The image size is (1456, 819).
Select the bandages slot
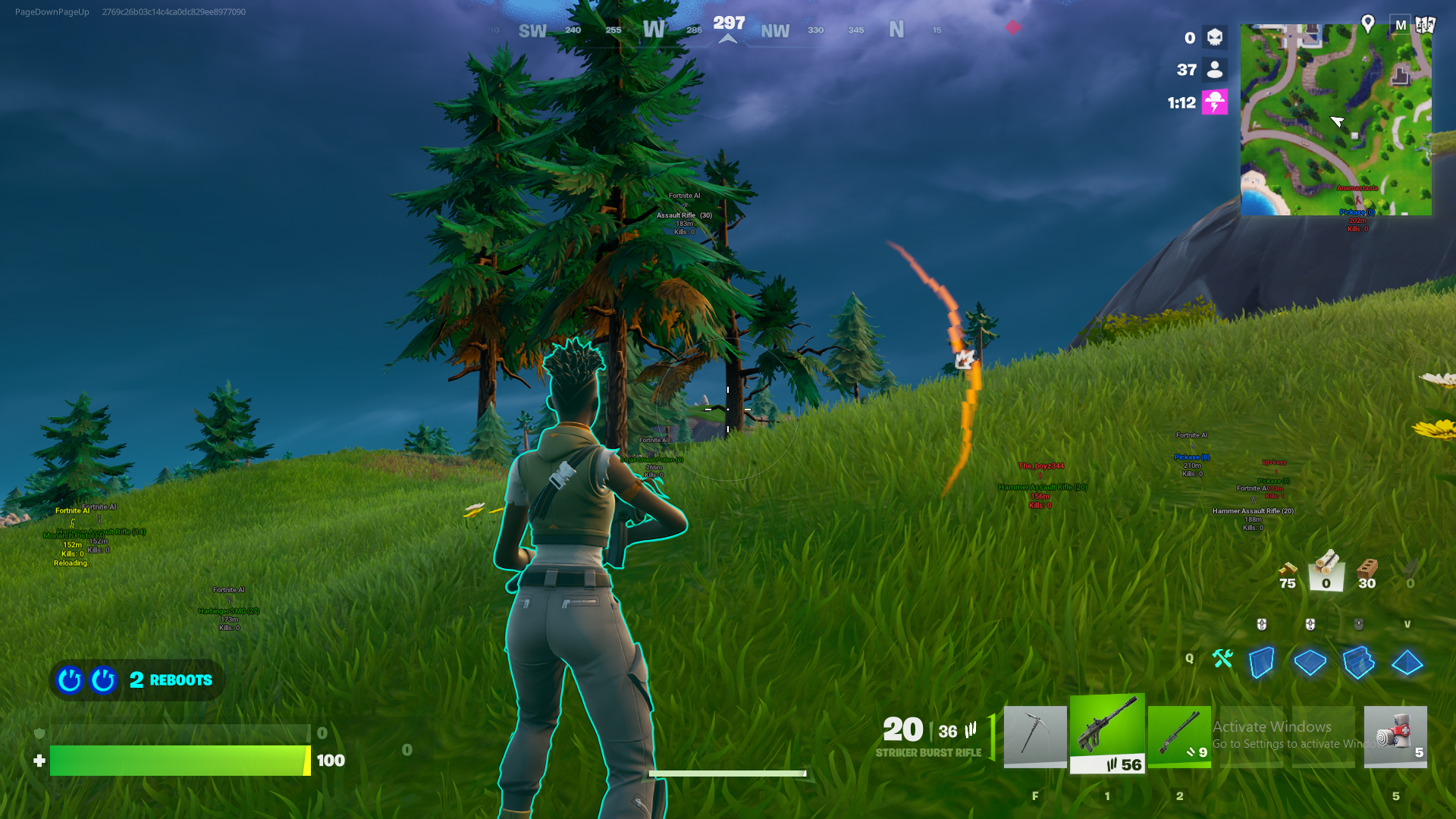[1395, 736]
